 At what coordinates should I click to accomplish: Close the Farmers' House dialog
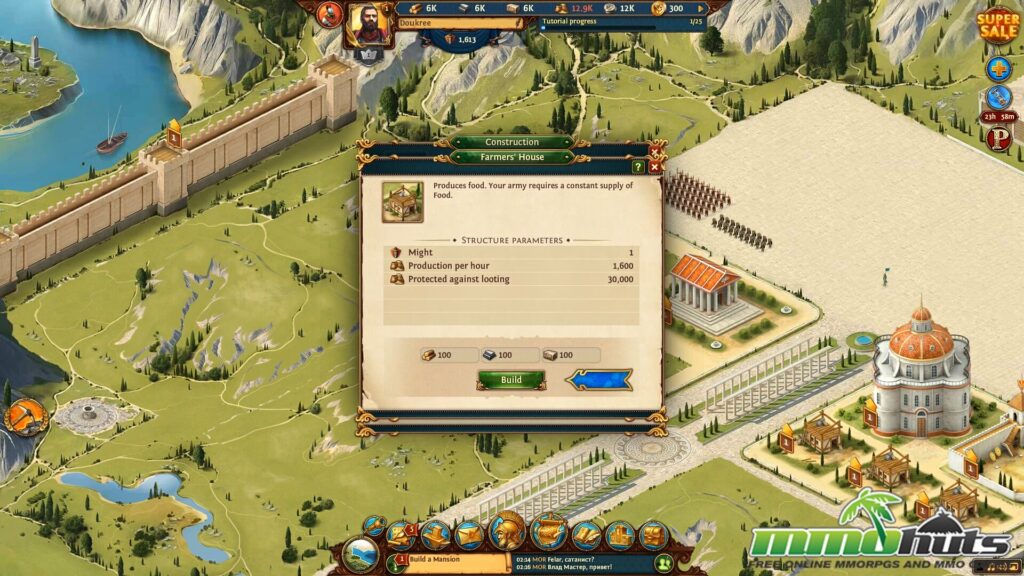[x=655, y=167]
